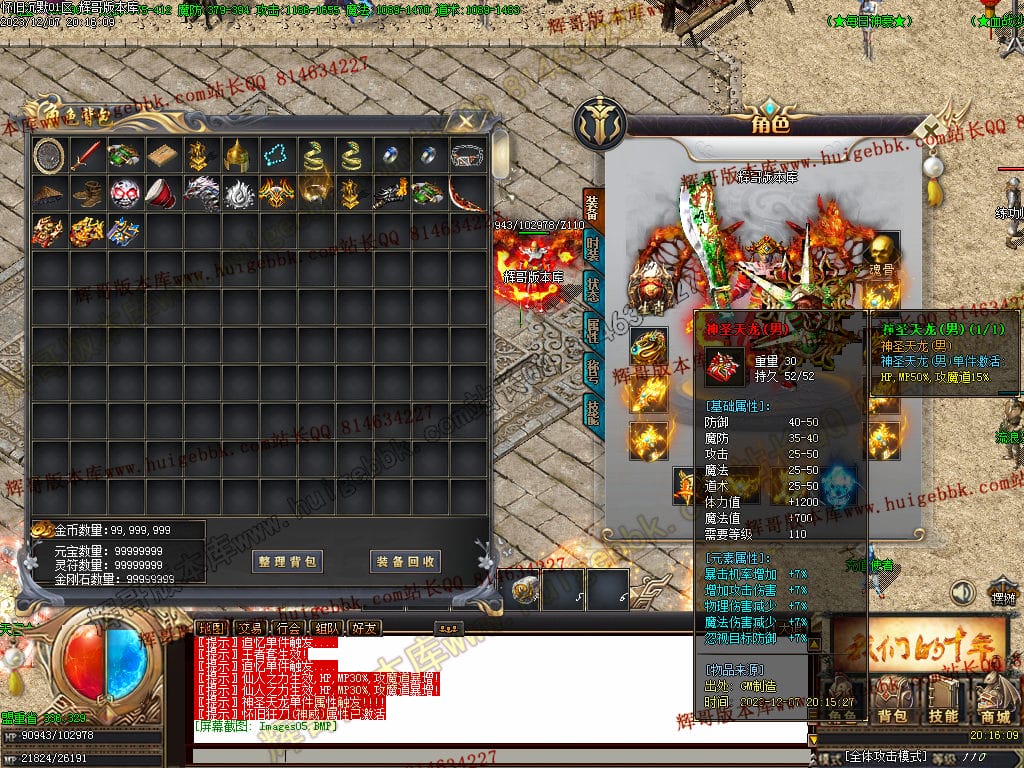Image resolution: width=1024 pixels, height=768 pixels.
Task: Open 装备回收 equipment recycling
Action: [405, 561]
